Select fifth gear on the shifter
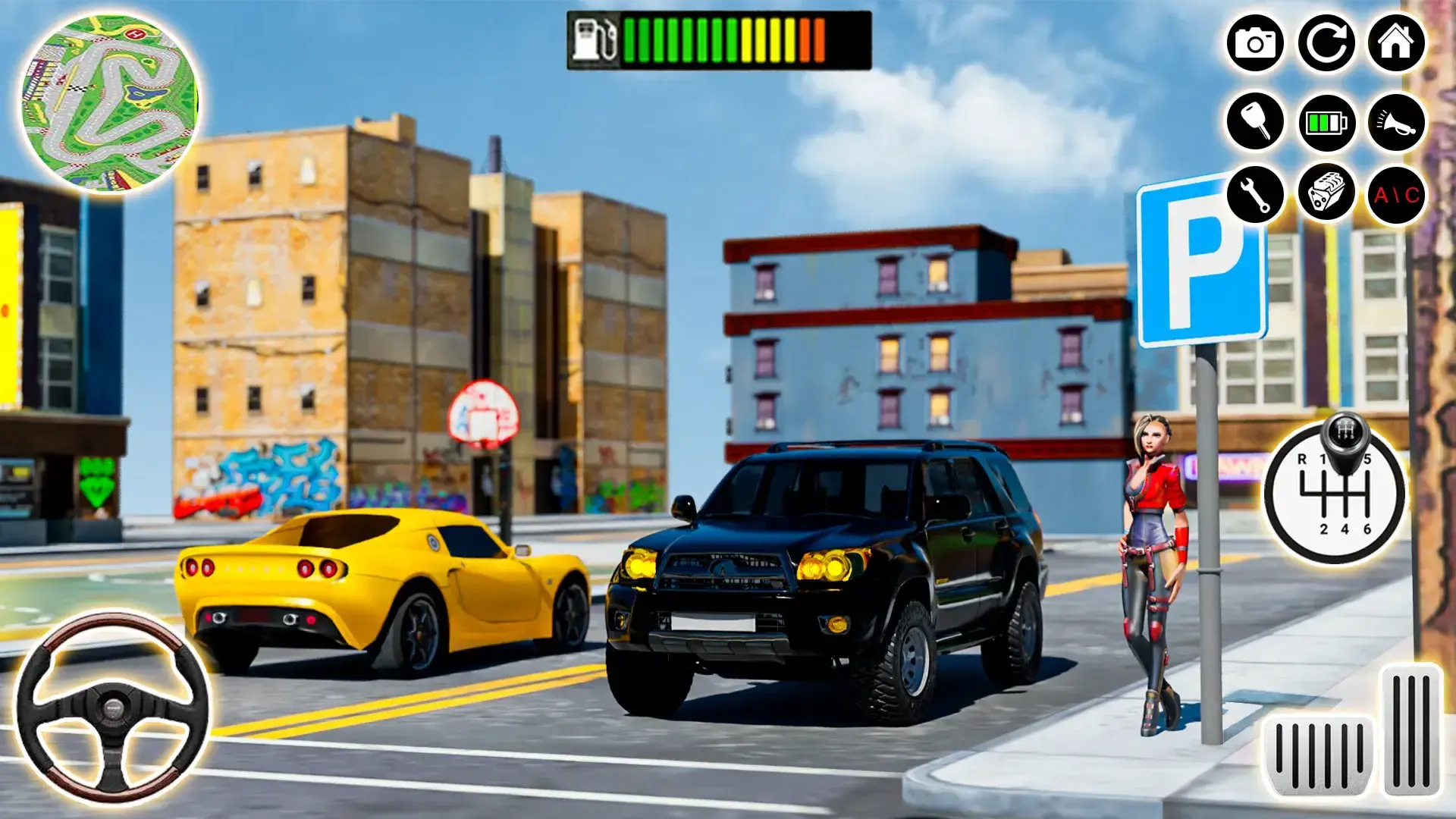 [1369, 459]
